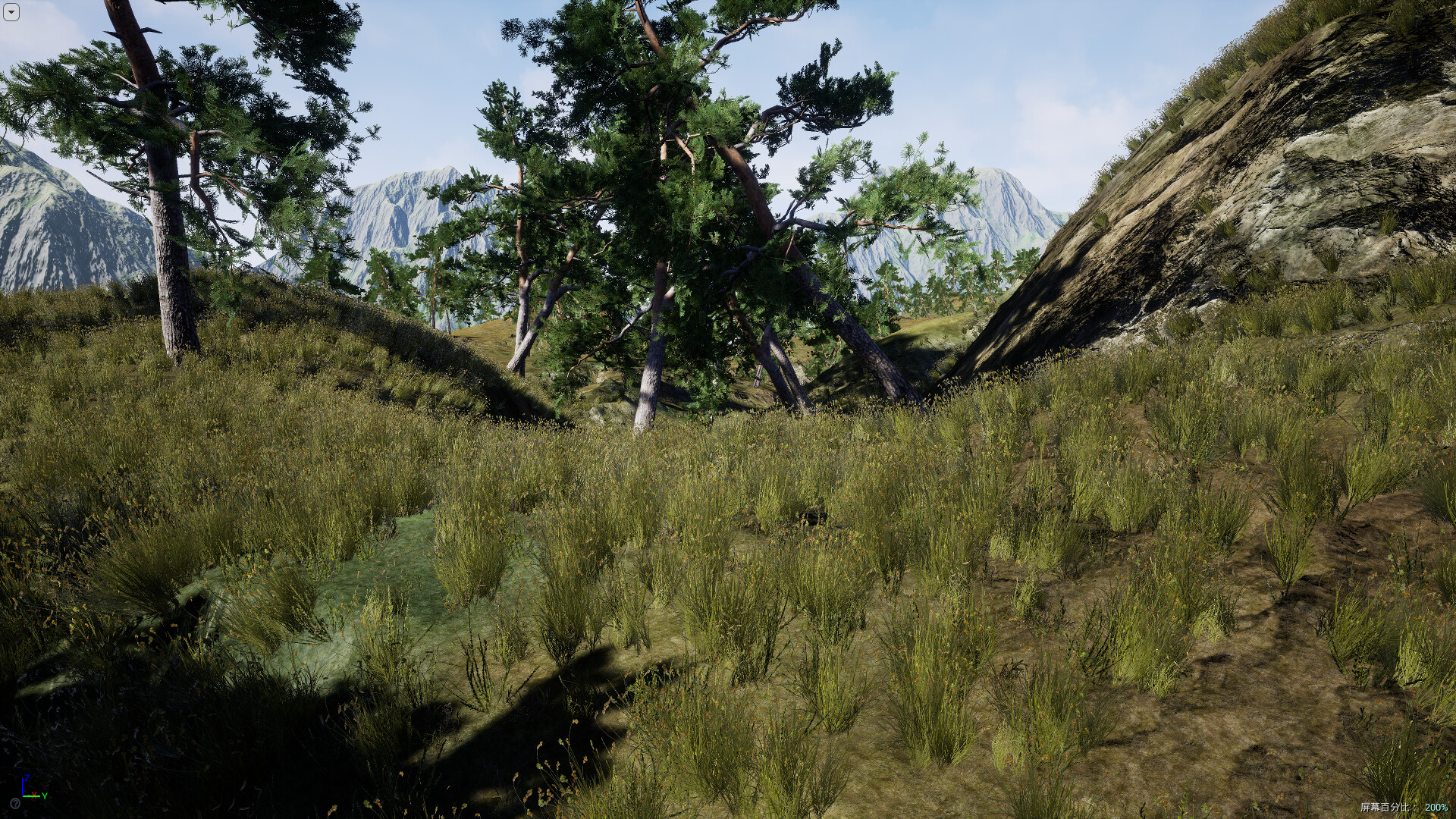Click the green Y axis label of the gizmo
This screenshot has width=1456, height=819.
click(45, 796)
